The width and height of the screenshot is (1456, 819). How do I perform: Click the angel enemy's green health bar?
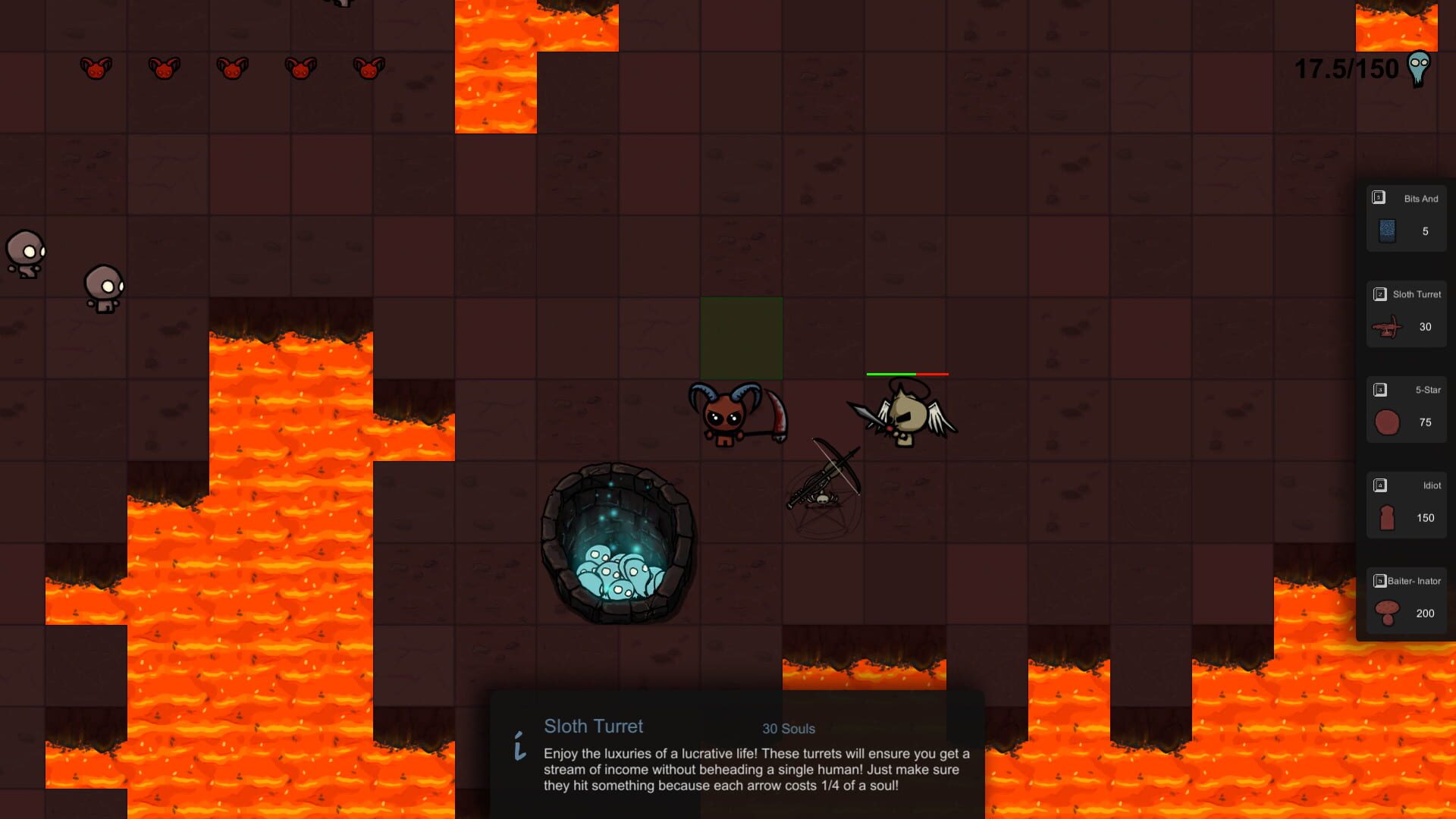coord(893,374)
